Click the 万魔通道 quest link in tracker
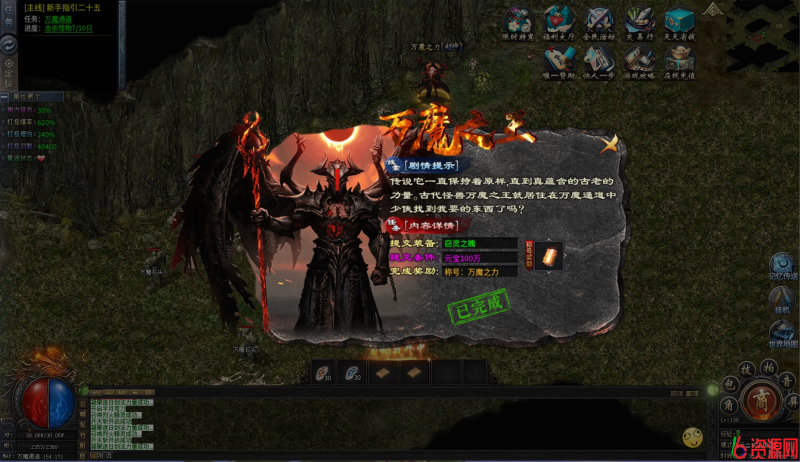This screenshot has width=800, height=462. point(58,19)
